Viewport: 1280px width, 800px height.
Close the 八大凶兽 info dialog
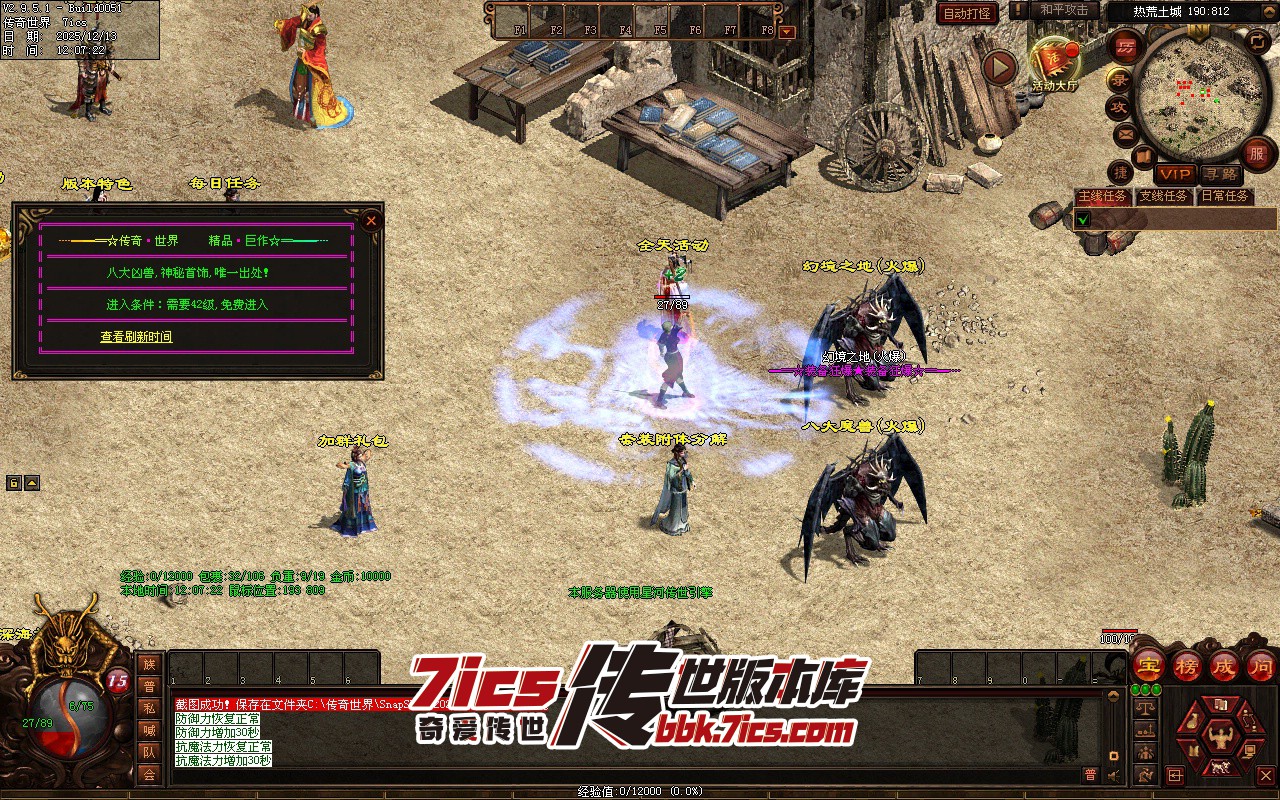pos(371,220)
